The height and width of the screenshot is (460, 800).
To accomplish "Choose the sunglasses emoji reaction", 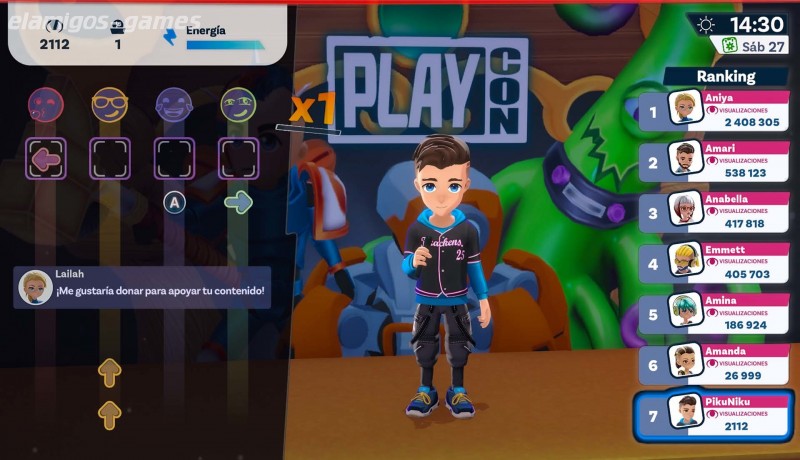I will [x=110, y=103].
